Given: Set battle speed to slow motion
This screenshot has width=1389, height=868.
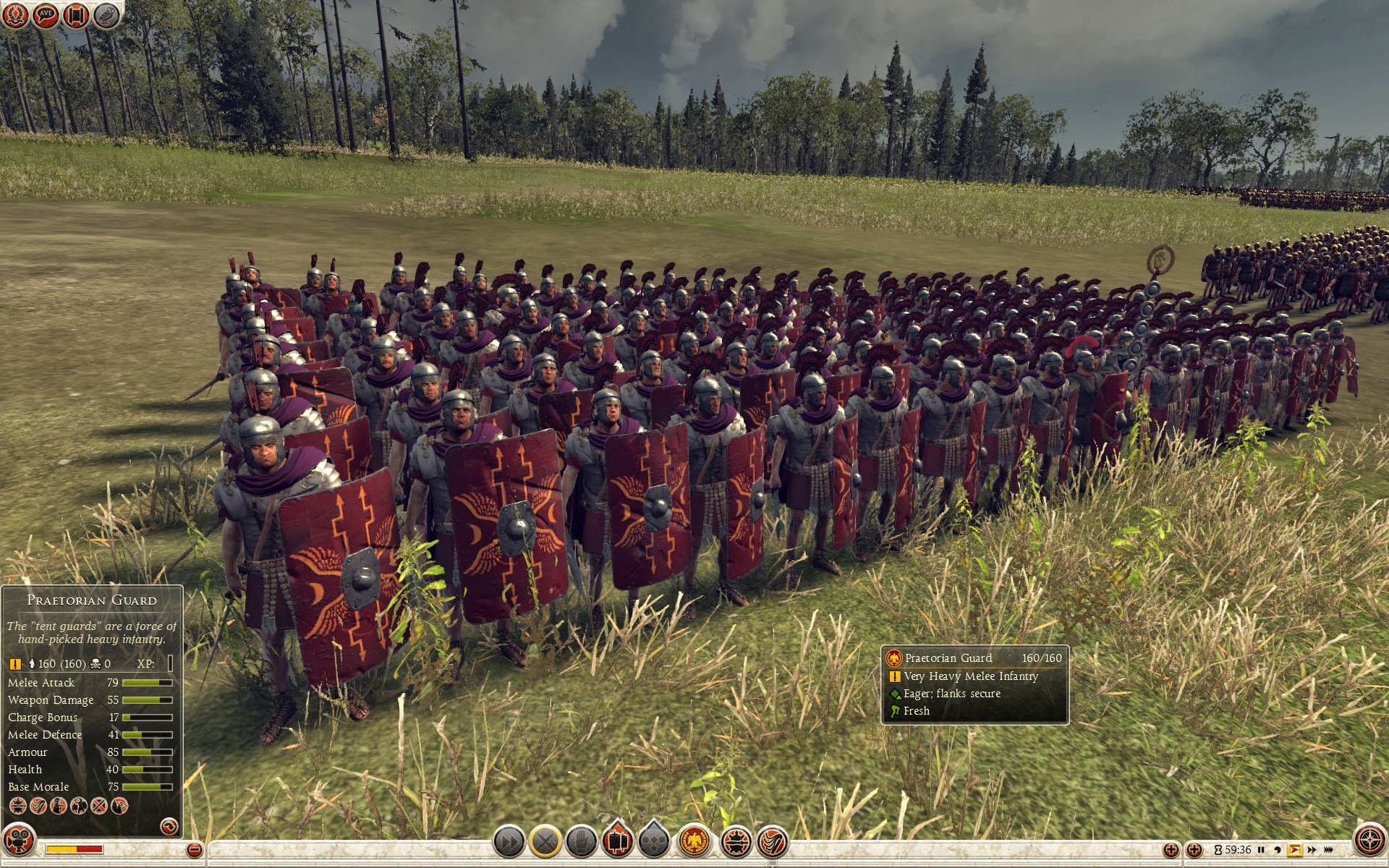Looking at the screenshot, I should coord(1278,850).
